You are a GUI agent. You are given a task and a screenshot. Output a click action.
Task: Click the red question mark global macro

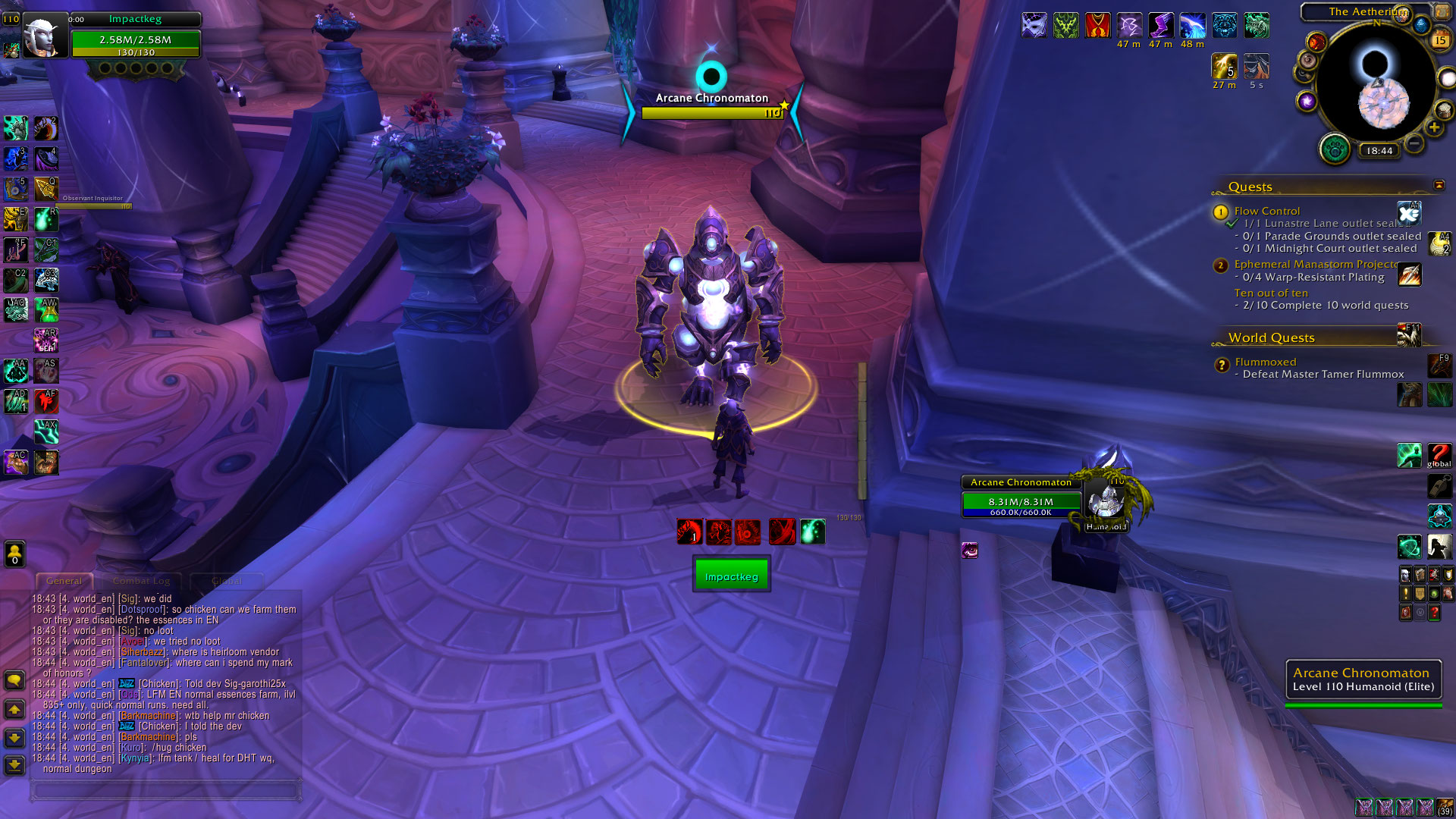point(1439,455)
